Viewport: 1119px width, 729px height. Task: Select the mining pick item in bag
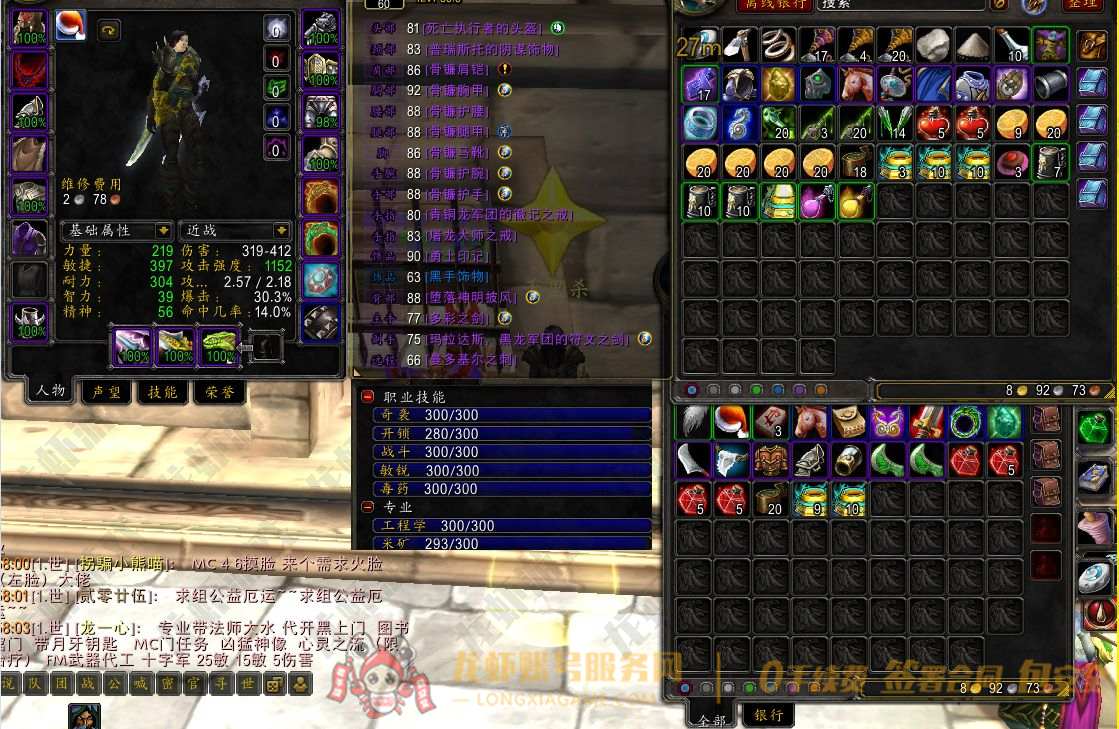[x=739, y=43]
